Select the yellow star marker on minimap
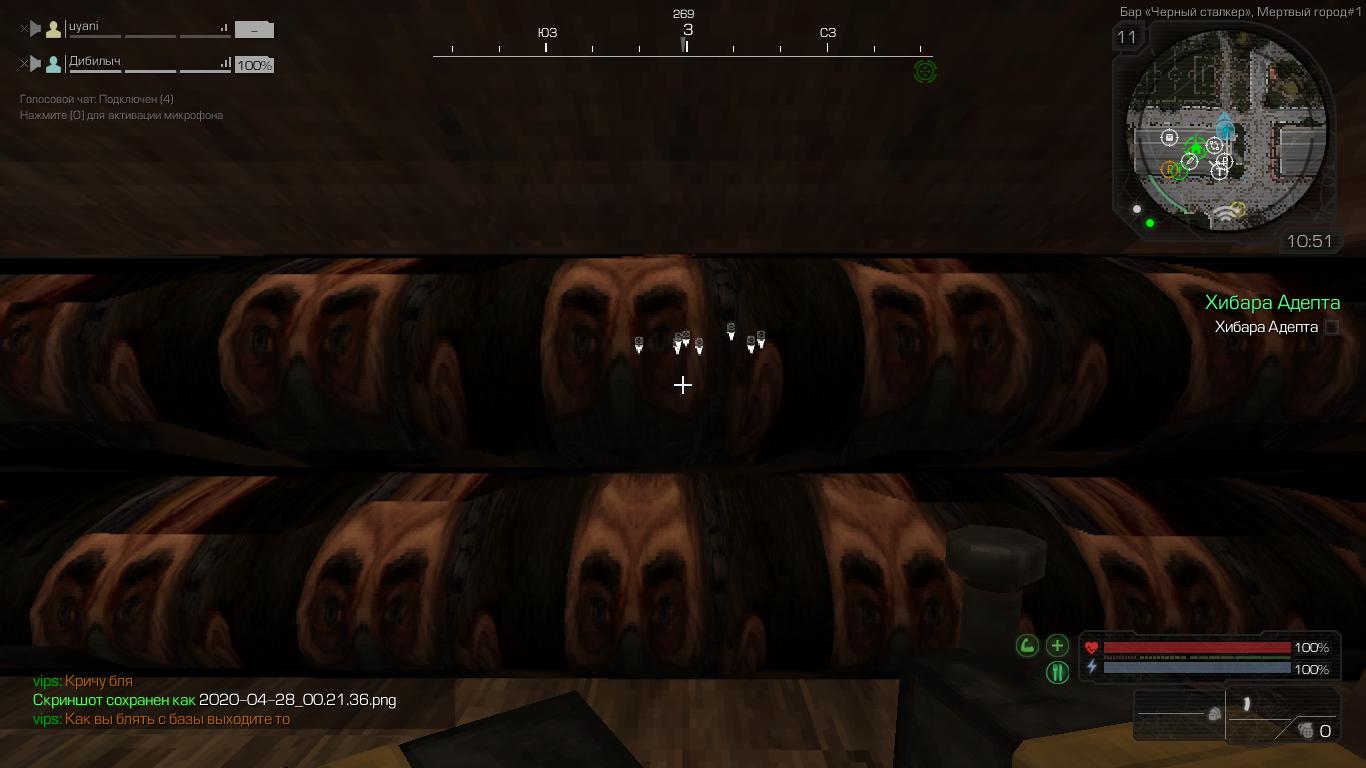The width and height of the screenshot is (1366, 768). pyautogui.click(x=1238, y=209)
